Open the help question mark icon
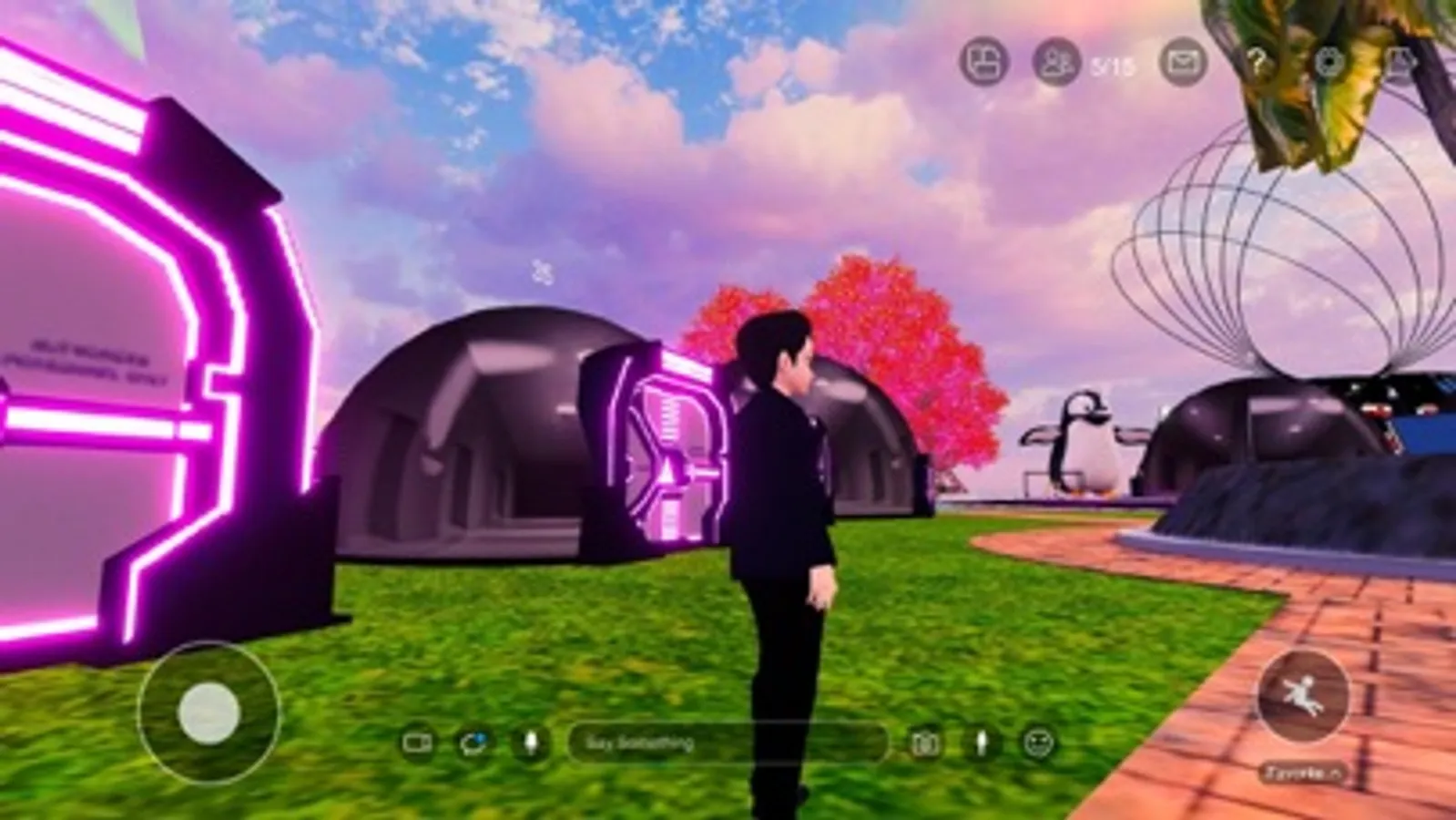Screen dimensions: 1456x820 1259,64
